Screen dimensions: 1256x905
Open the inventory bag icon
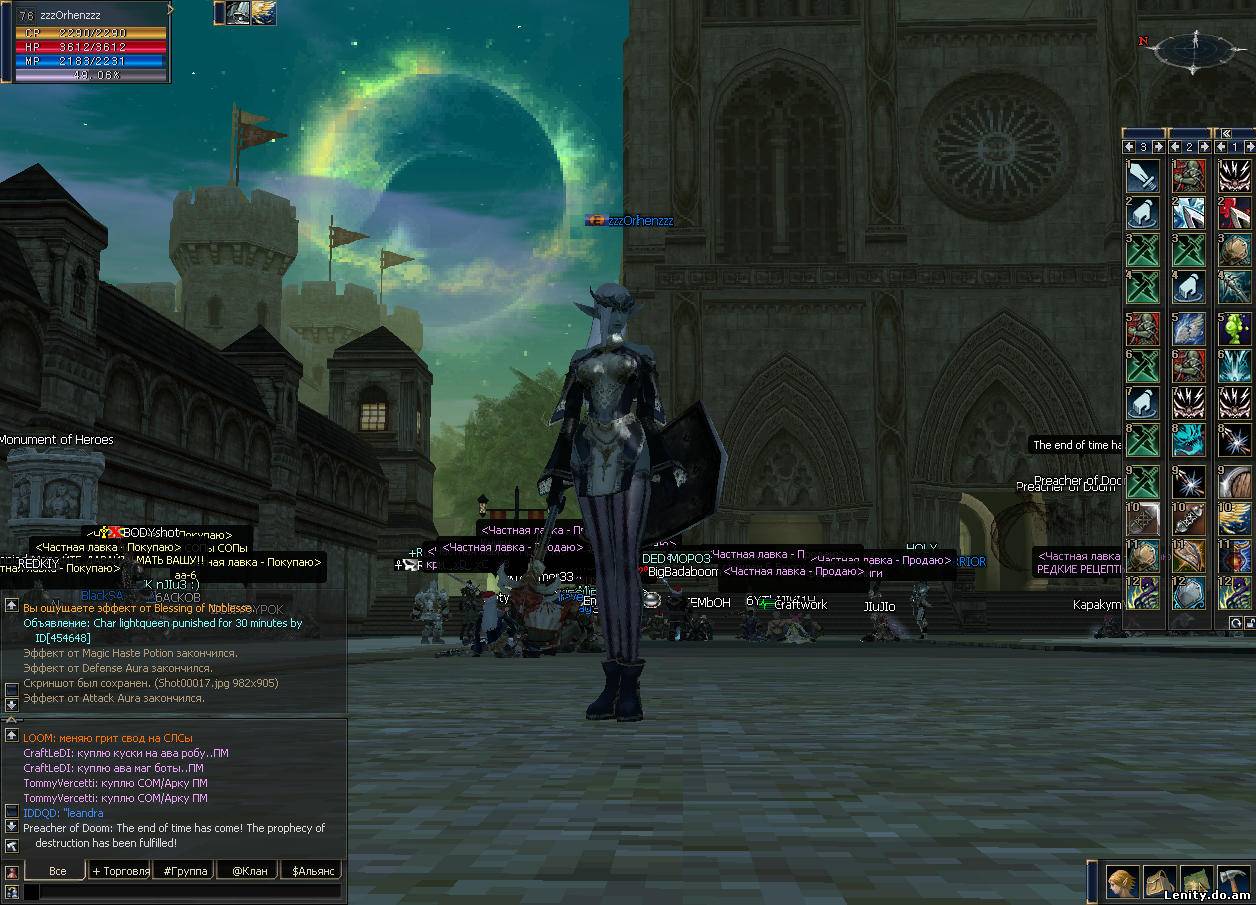tap(1160, 883)
